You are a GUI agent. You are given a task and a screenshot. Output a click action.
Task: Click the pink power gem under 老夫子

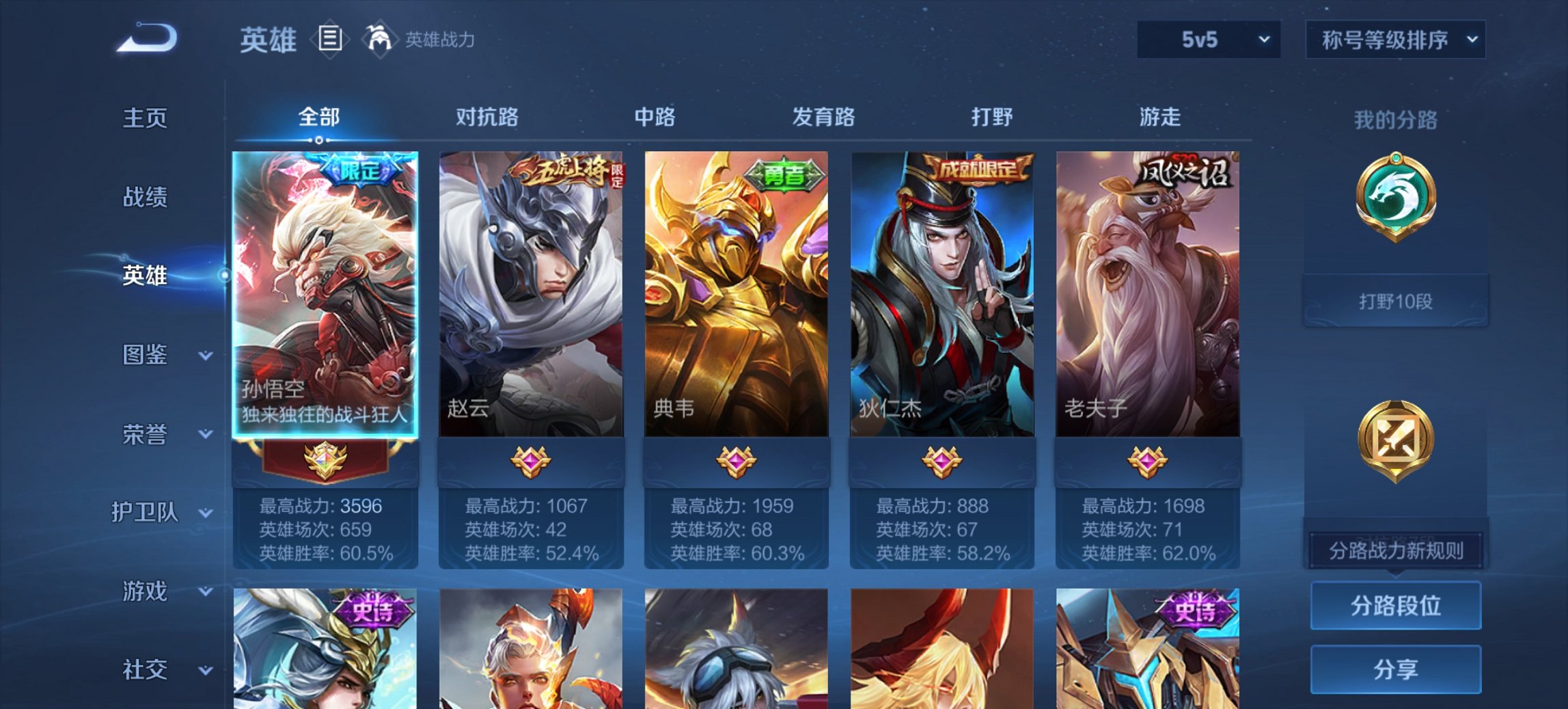1146,464
